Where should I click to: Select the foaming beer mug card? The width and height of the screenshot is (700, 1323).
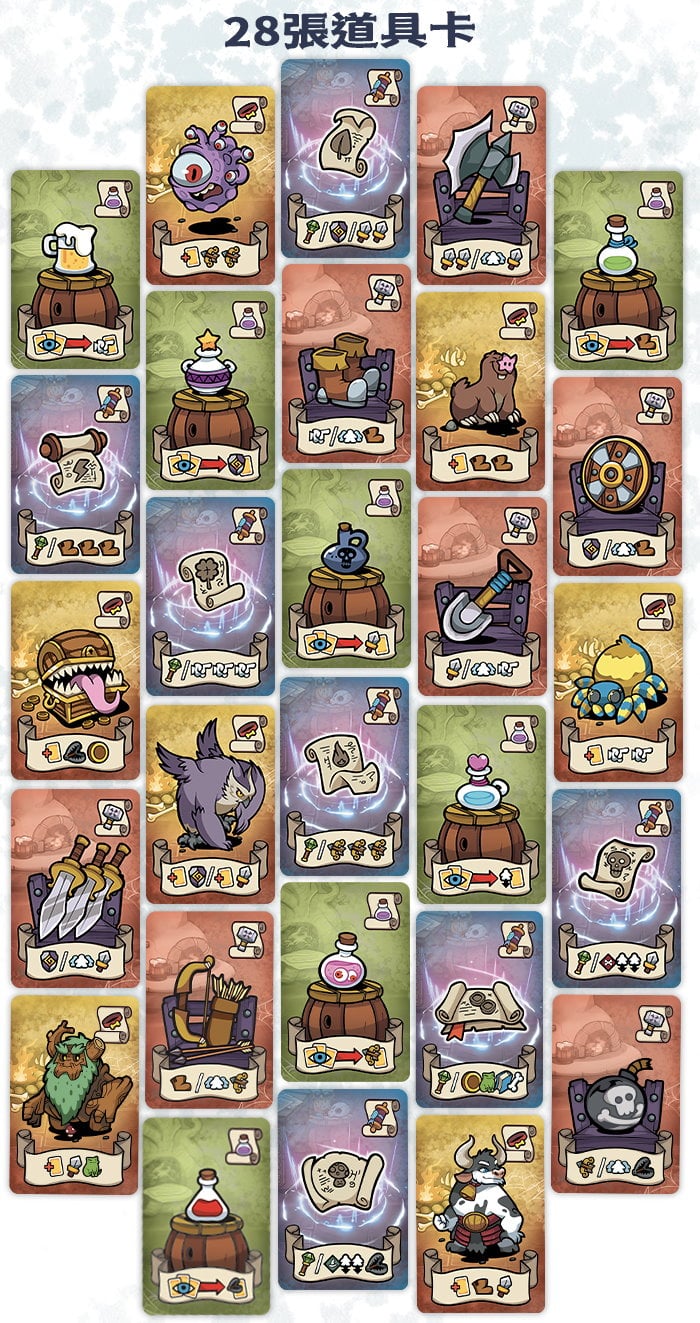[x=75, y=269]
